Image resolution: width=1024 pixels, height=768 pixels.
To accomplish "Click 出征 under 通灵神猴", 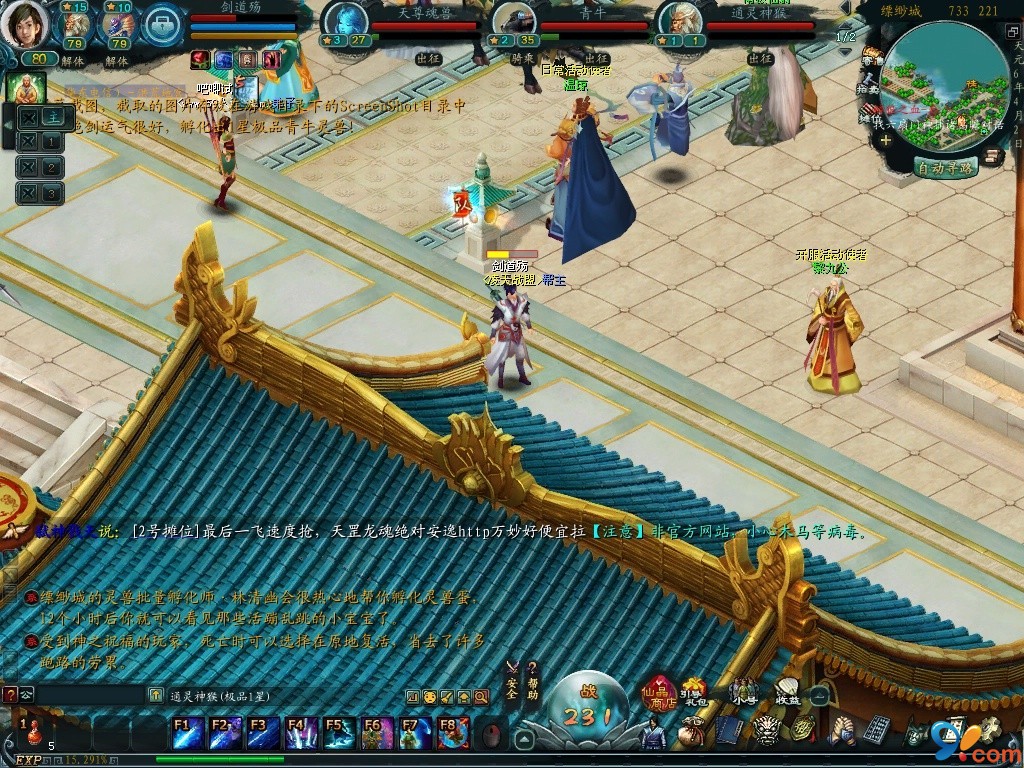I will click(x=762, y=58).
